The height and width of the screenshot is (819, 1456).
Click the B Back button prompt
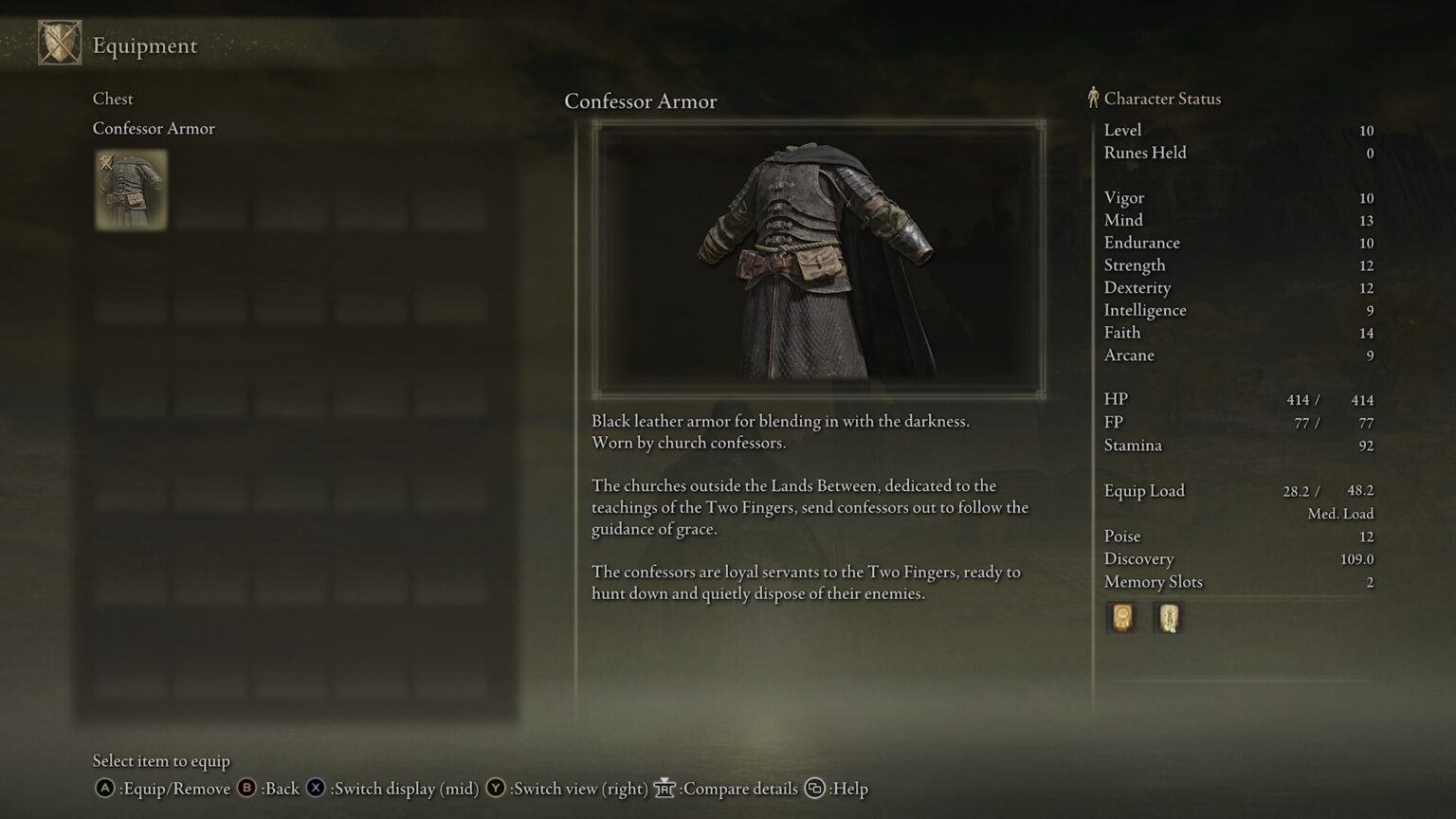tap(245, 788)
